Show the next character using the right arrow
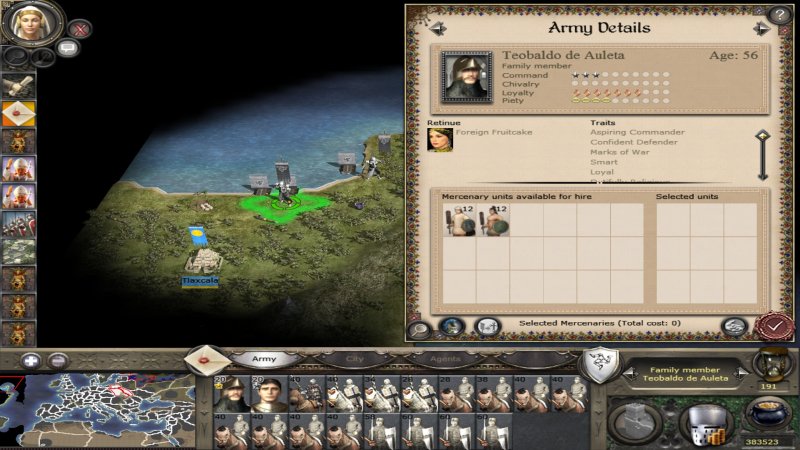Image resolution: width=800 pixels, height=450 pixels. [762, 28]
